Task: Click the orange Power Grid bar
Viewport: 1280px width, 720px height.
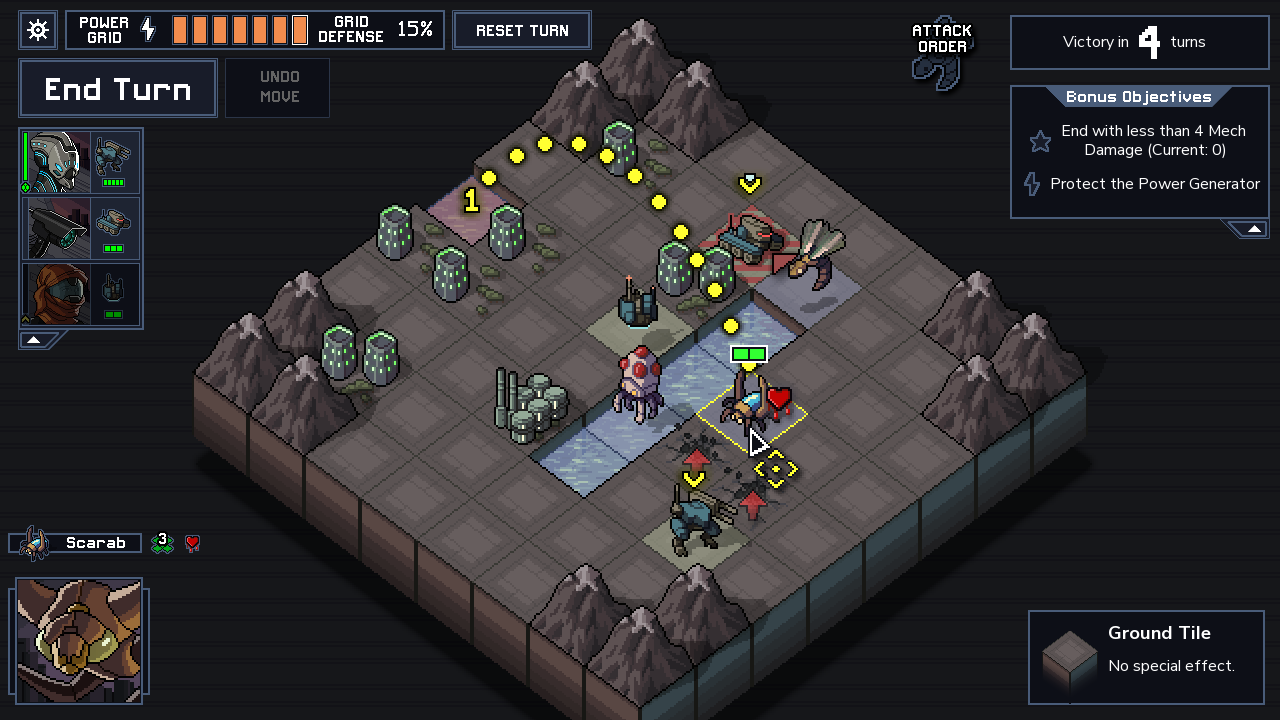Action: click(238, 29)
